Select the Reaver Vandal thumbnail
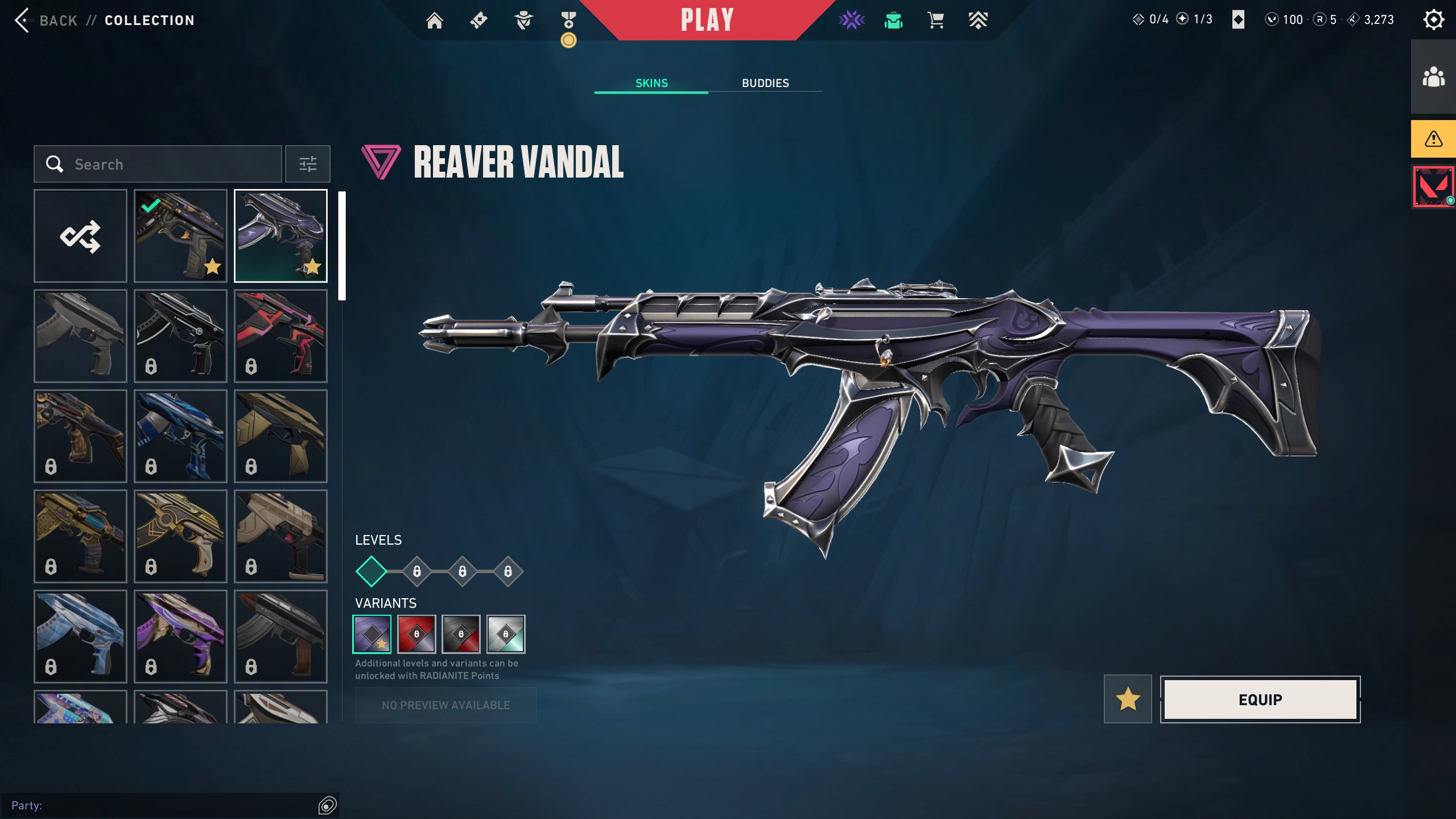The width and height of the screenshot is (1456, 819). click(x=281, y=236)
